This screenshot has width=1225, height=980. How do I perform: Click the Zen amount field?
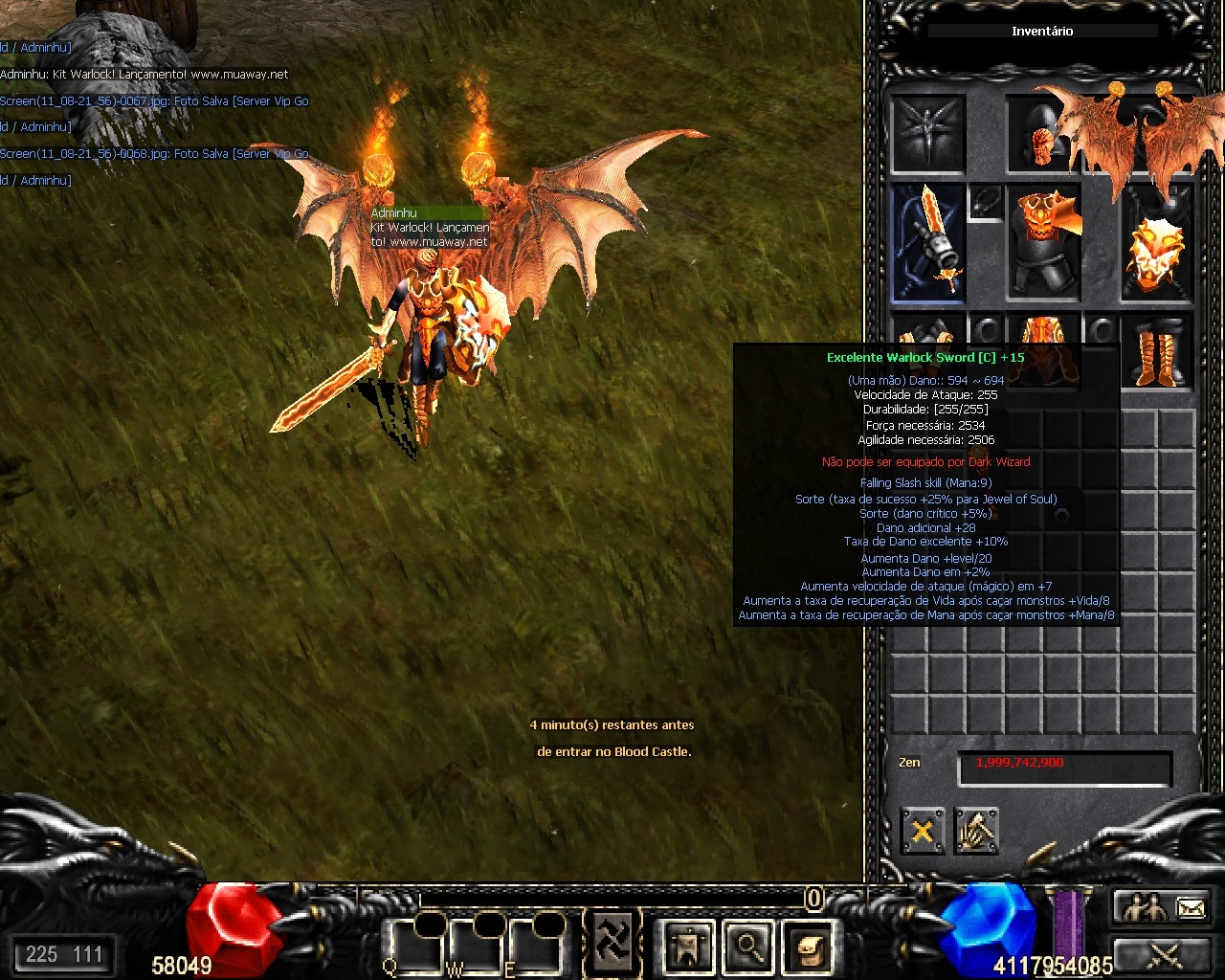(x=1064, y=768)
